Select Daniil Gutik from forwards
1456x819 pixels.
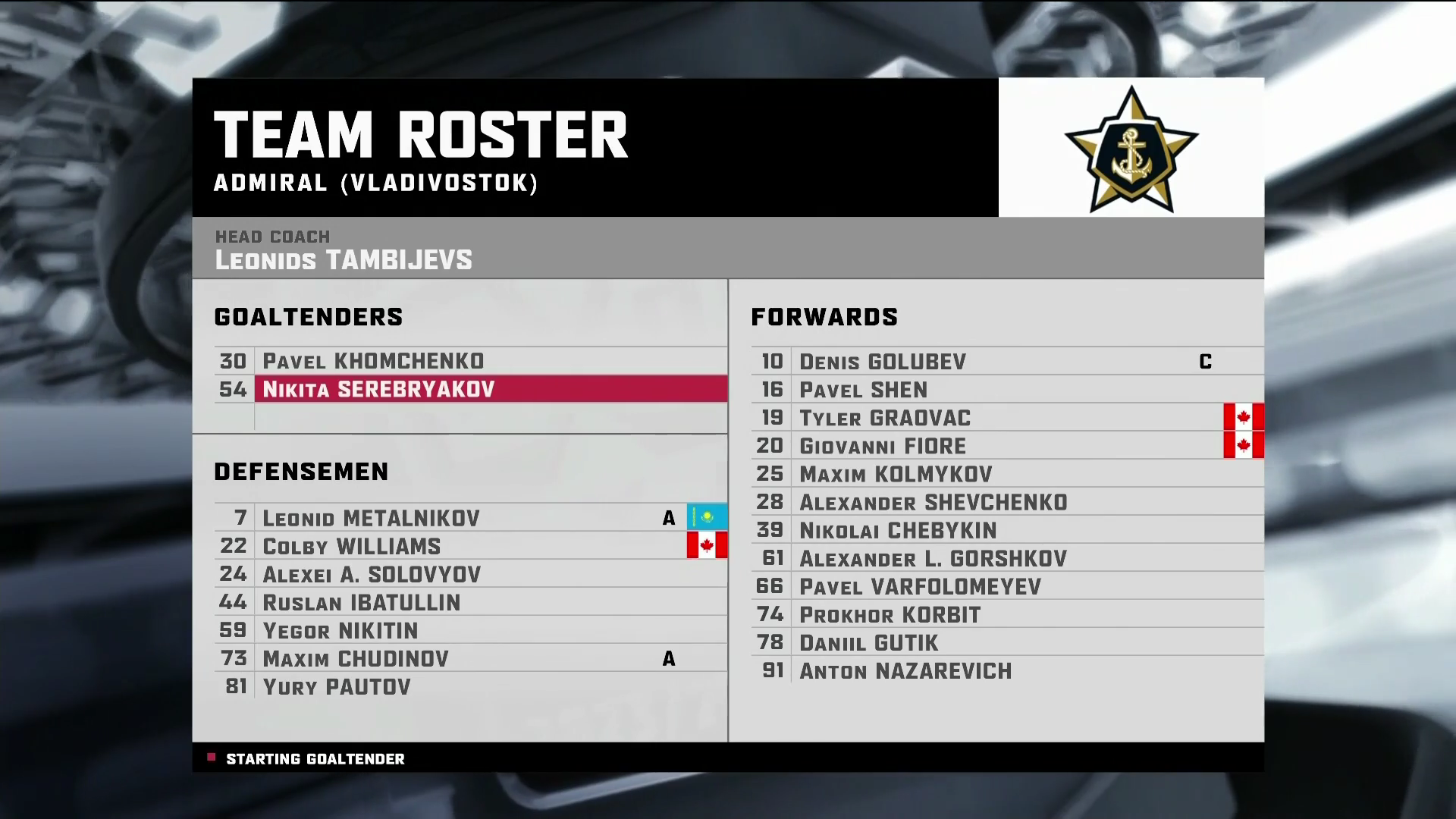(868, 642)
